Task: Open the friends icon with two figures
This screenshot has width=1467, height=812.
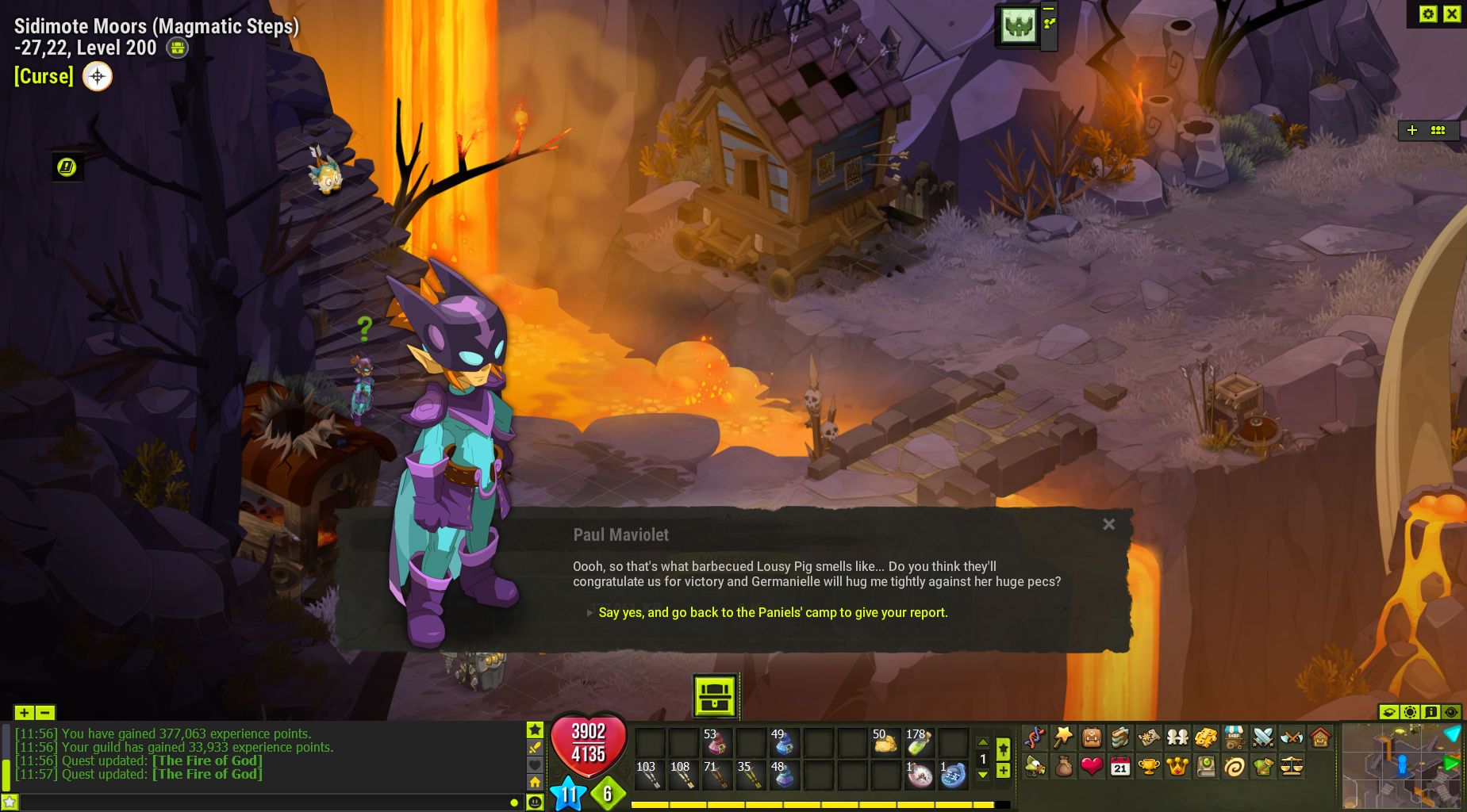Action: 1177,737
